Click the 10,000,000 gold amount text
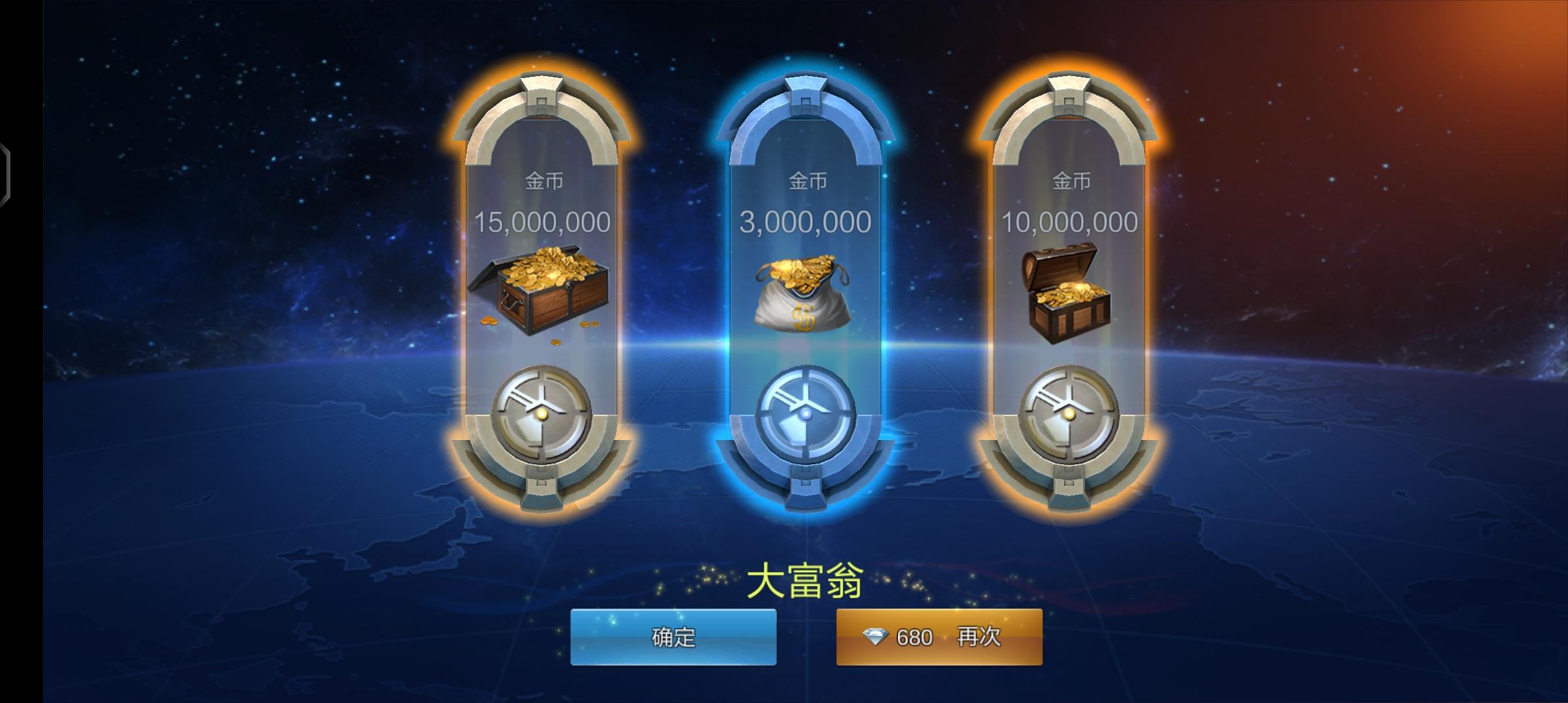 pos(1068,223)
